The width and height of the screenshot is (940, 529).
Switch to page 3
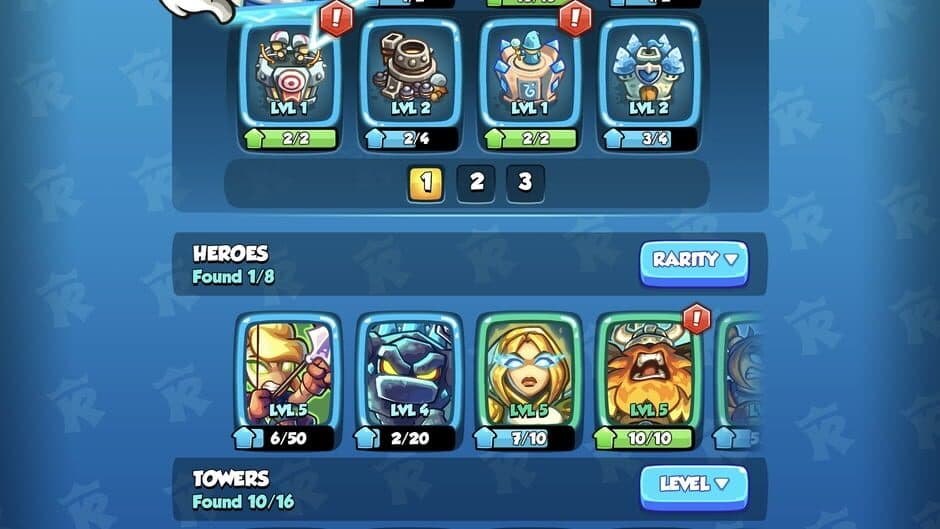(525, 182)
